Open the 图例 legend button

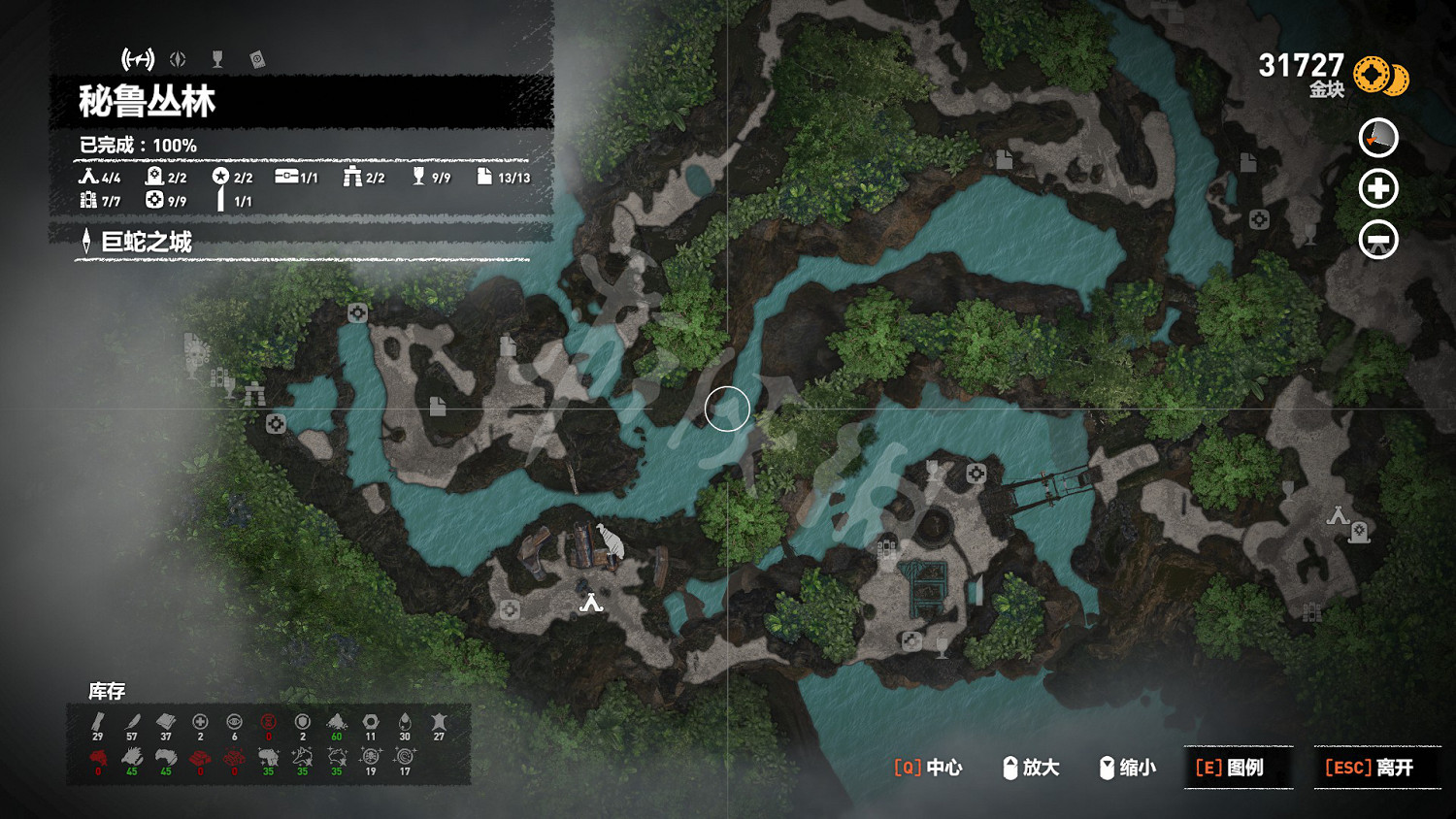pyautogui.click(x=1239, y=768)
